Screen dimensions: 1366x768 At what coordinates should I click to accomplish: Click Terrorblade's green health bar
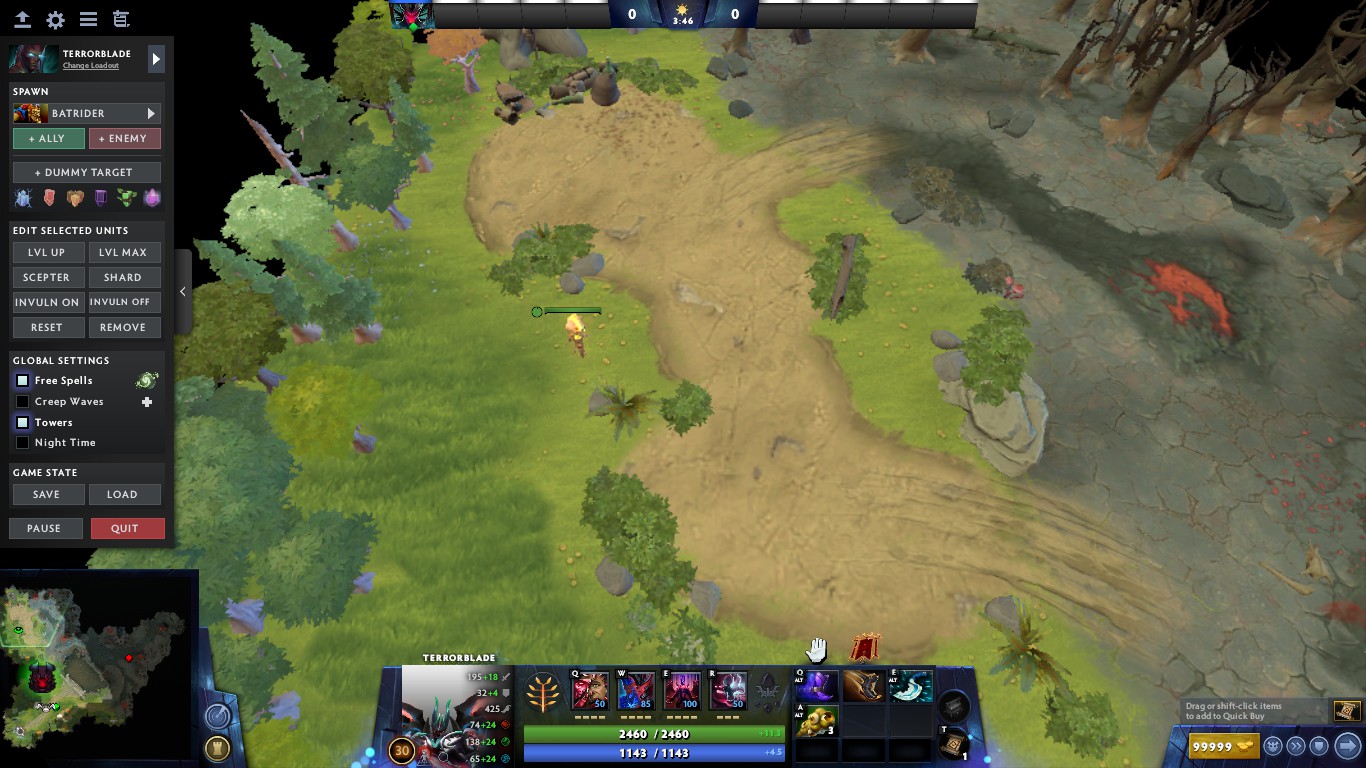click(x=655, y=732)
